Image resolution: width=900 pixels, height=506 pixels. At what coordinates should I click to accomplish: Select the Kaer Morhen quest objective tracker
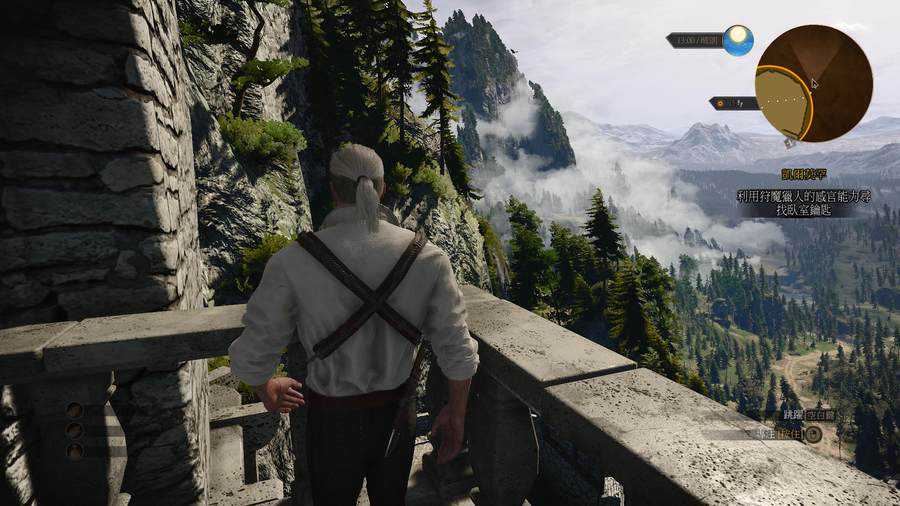pyautogui.click(x=804, y=196)
